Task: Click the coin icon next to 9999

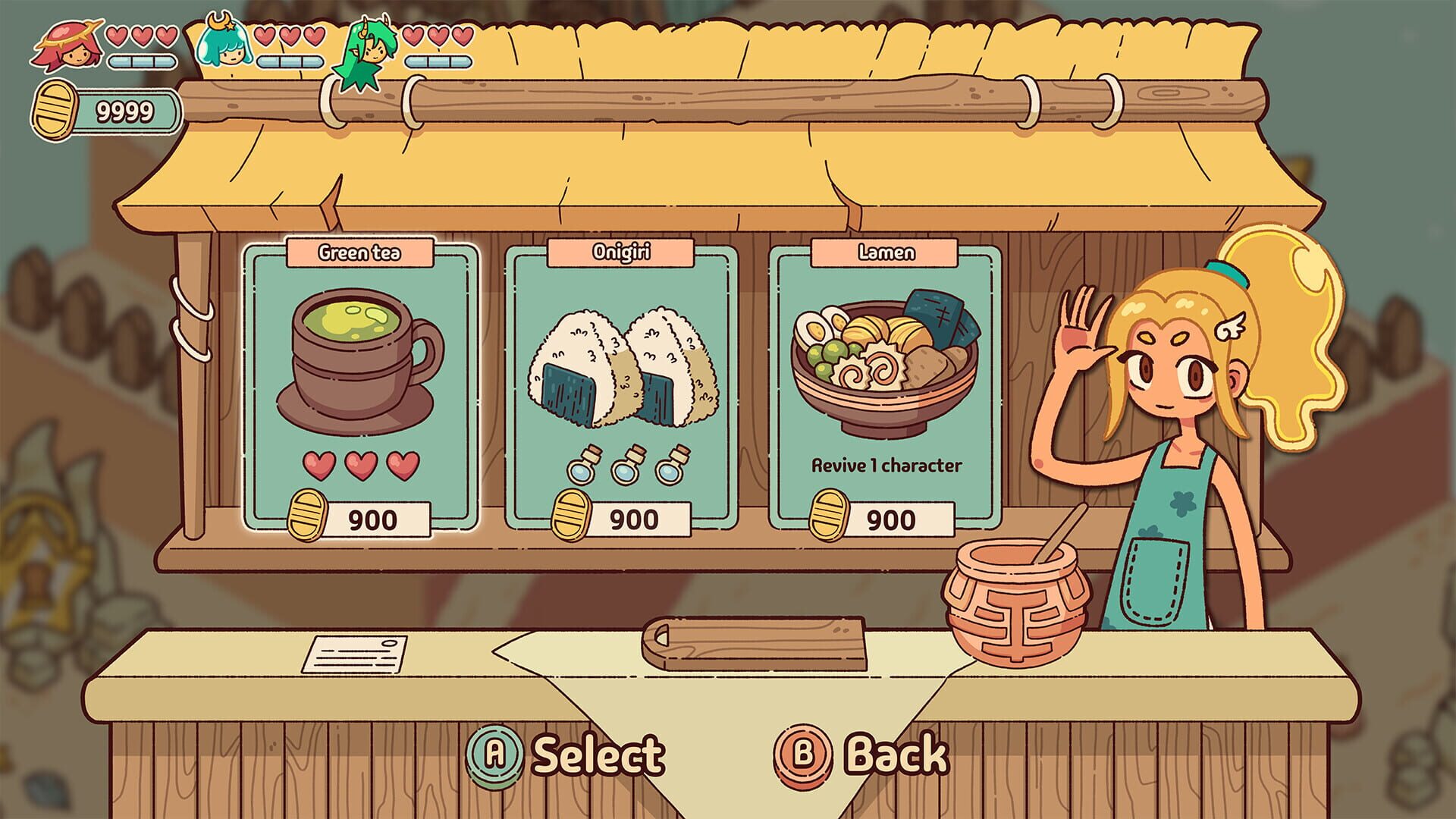Action: [x=52, y=110]
